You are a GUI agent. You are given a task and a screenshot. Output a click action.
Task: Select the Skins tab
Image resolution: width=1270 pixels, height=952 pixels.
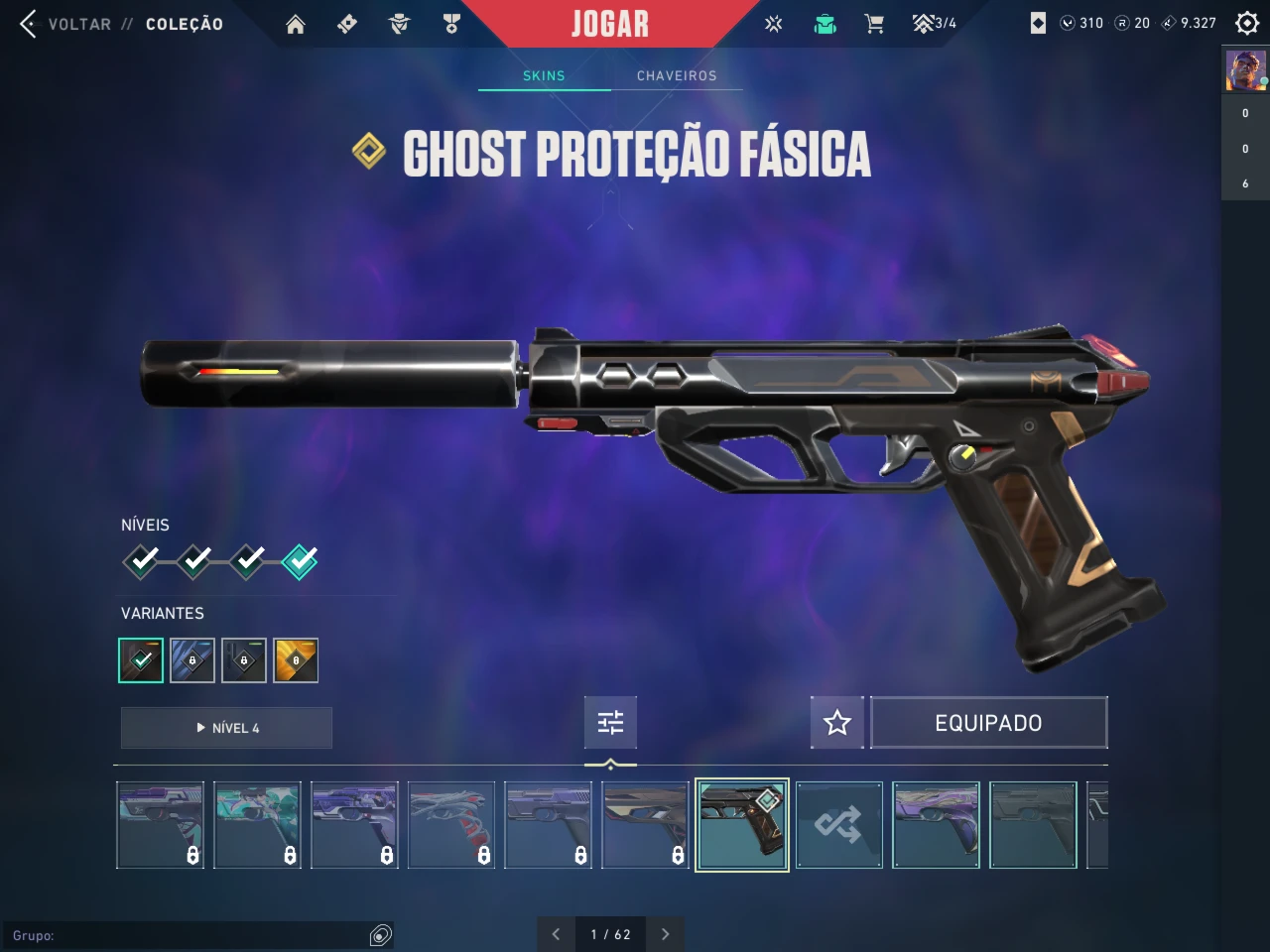(x=544, y=75)
